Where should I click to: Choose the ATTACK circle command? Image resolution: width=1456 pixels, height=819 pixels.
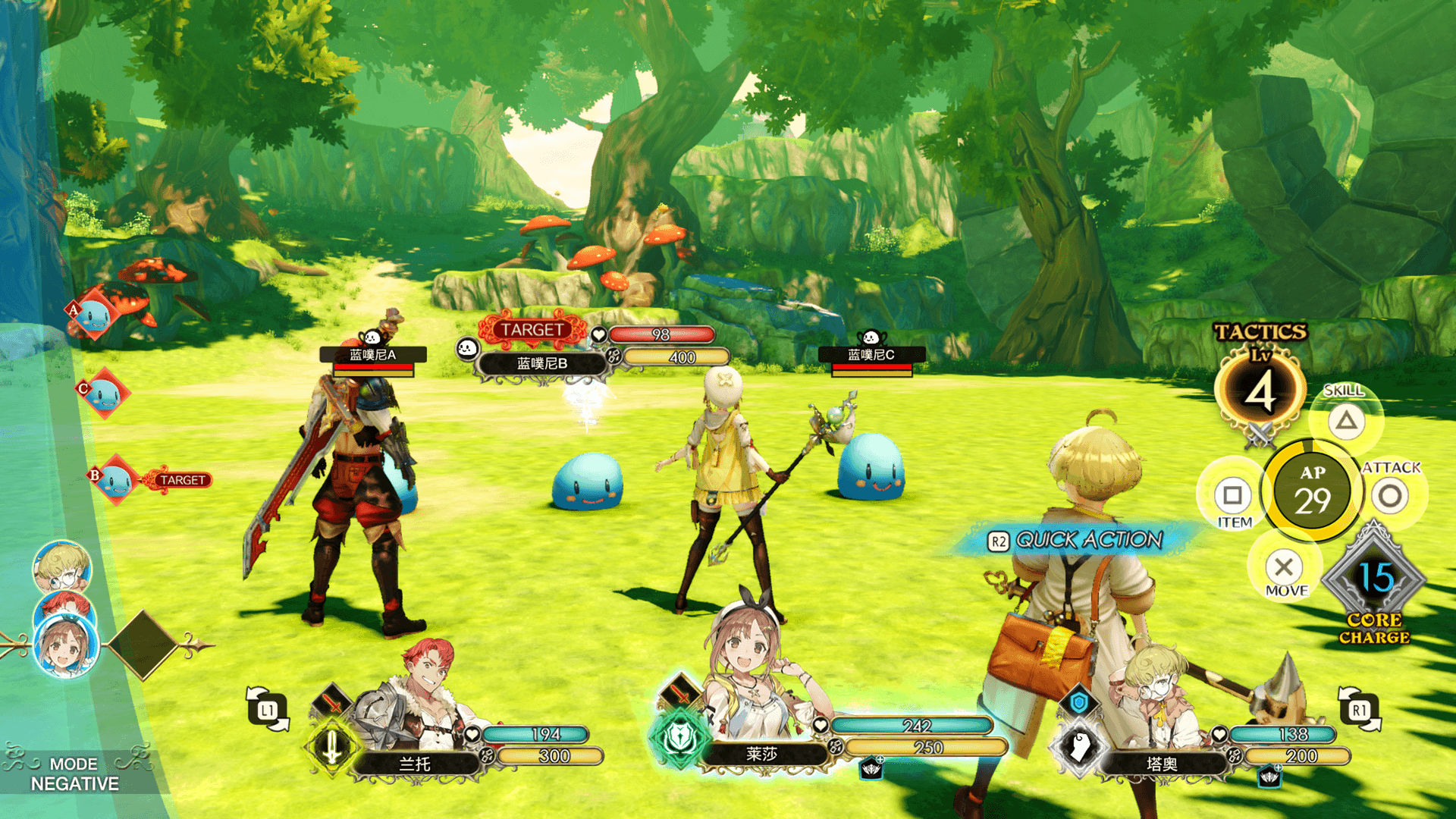tap(1390, 497)
